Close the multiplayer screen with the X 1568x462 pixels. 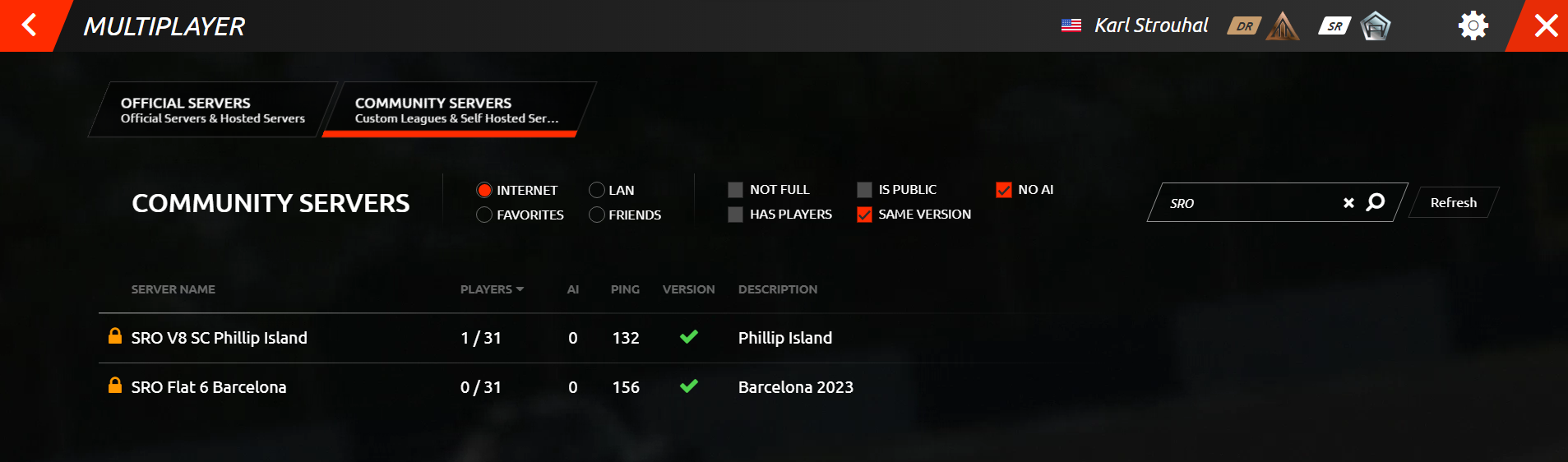[1545, 25]
